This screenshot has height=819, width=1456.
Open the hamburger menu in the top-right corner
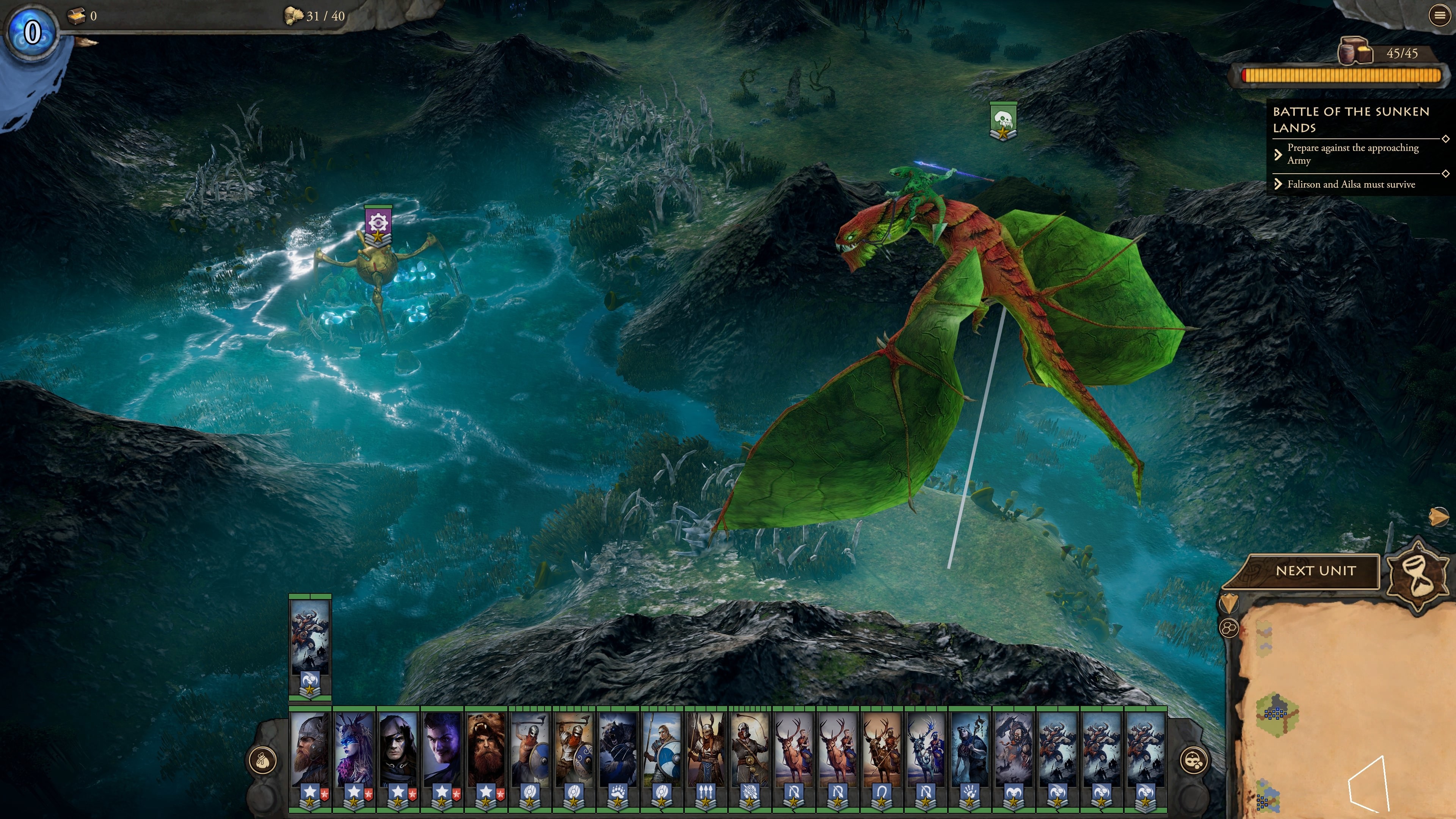point(1440,15)
